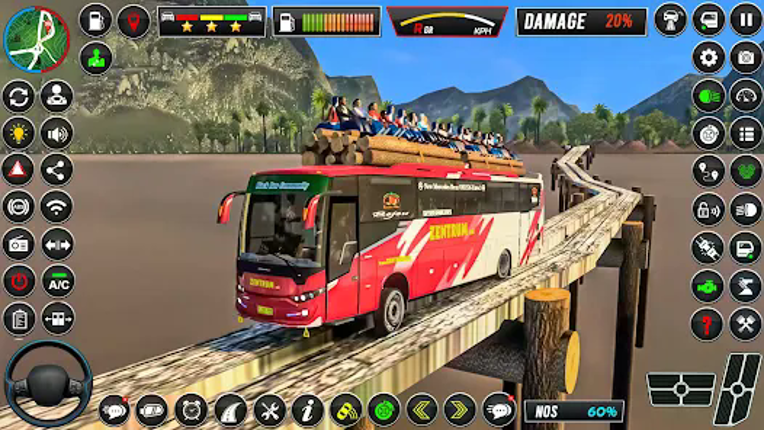Open the info 'i' button

[307, 410]
